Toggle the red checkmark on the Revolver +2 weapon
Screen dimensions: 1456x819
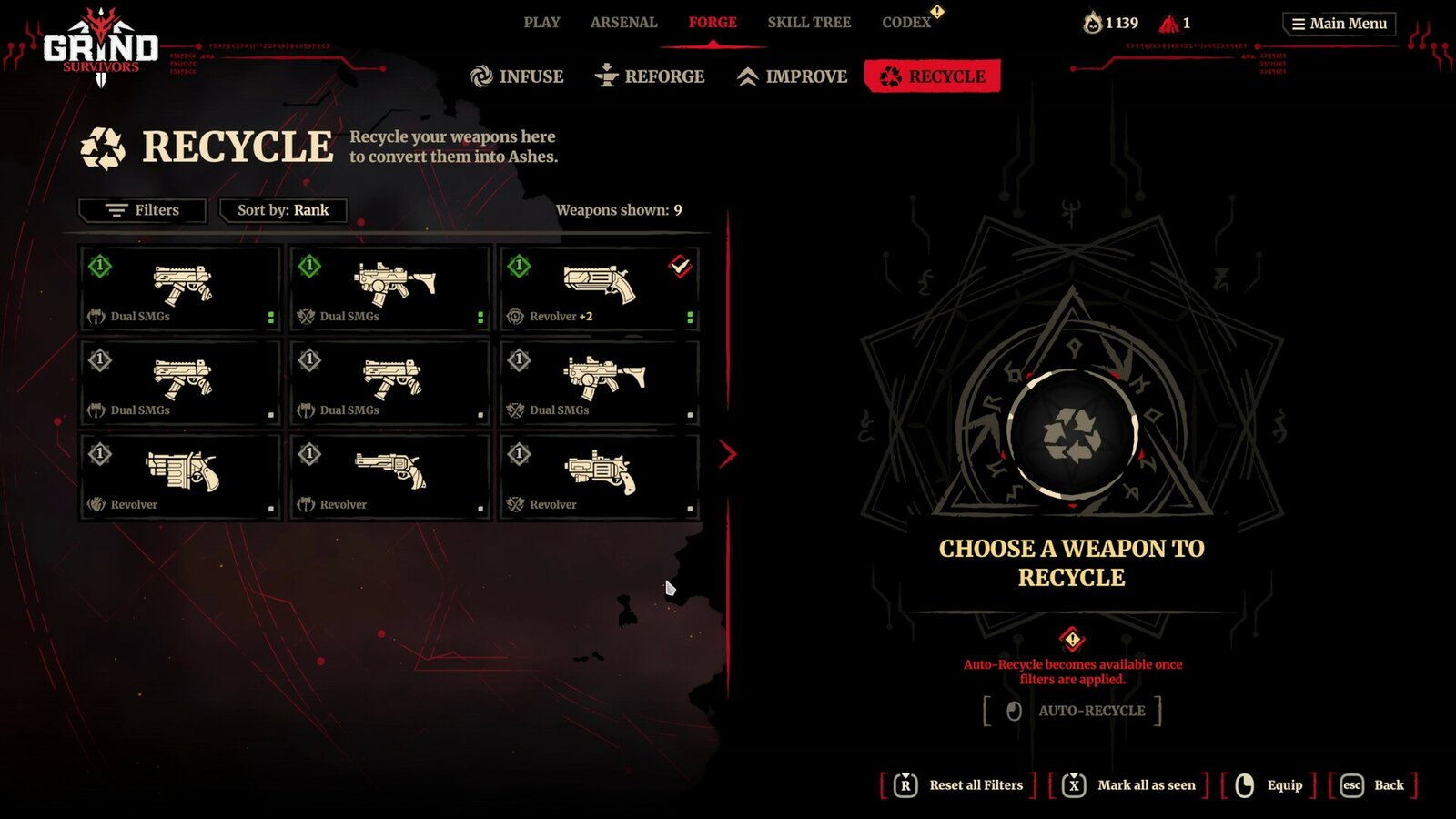(x=680, y=267)
